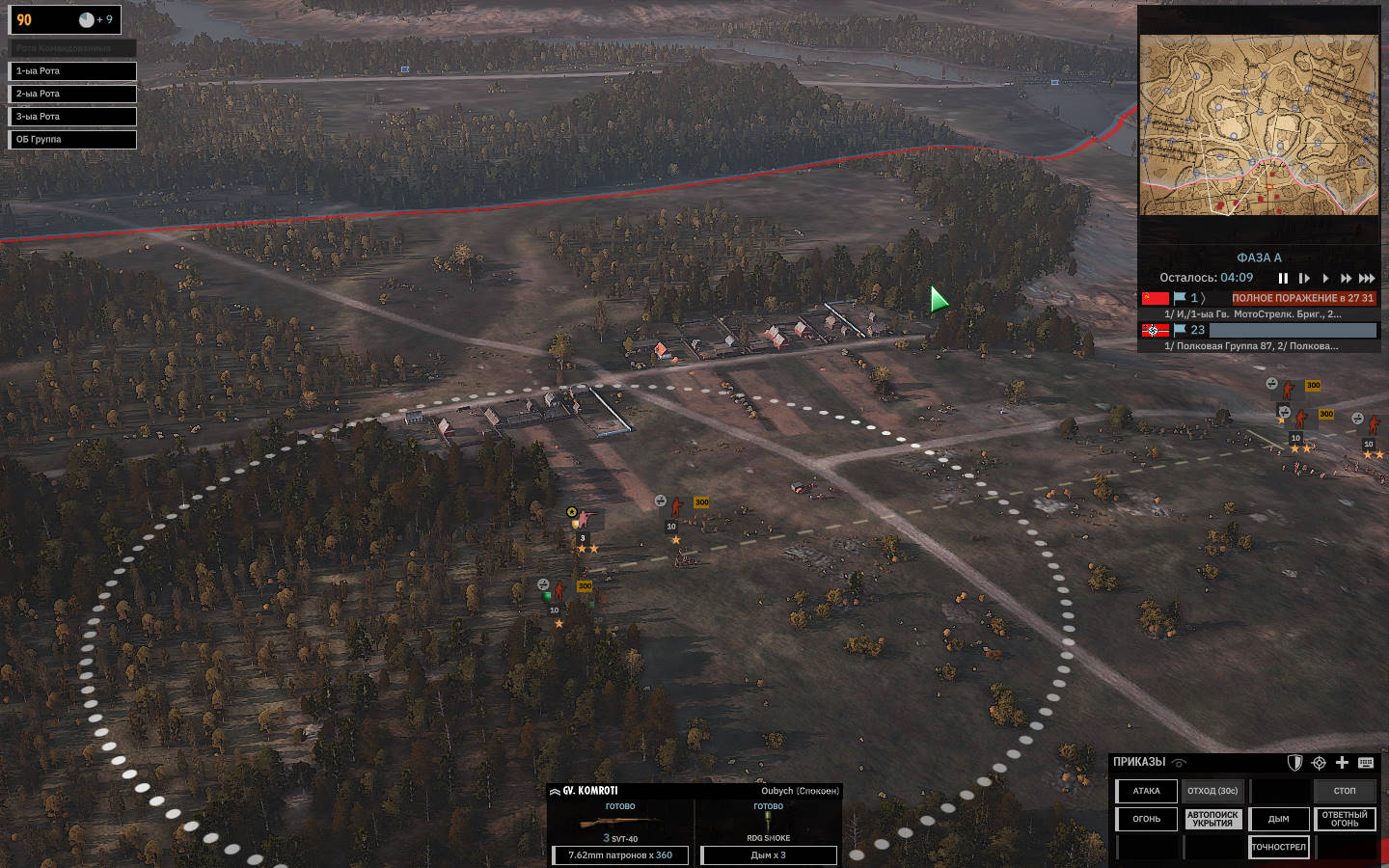This screenshot has width=1389, height=868.
Task: Toggle АВТОПОИСК УКРЫТИЯ auto-cover
Action: (1212, 820)
